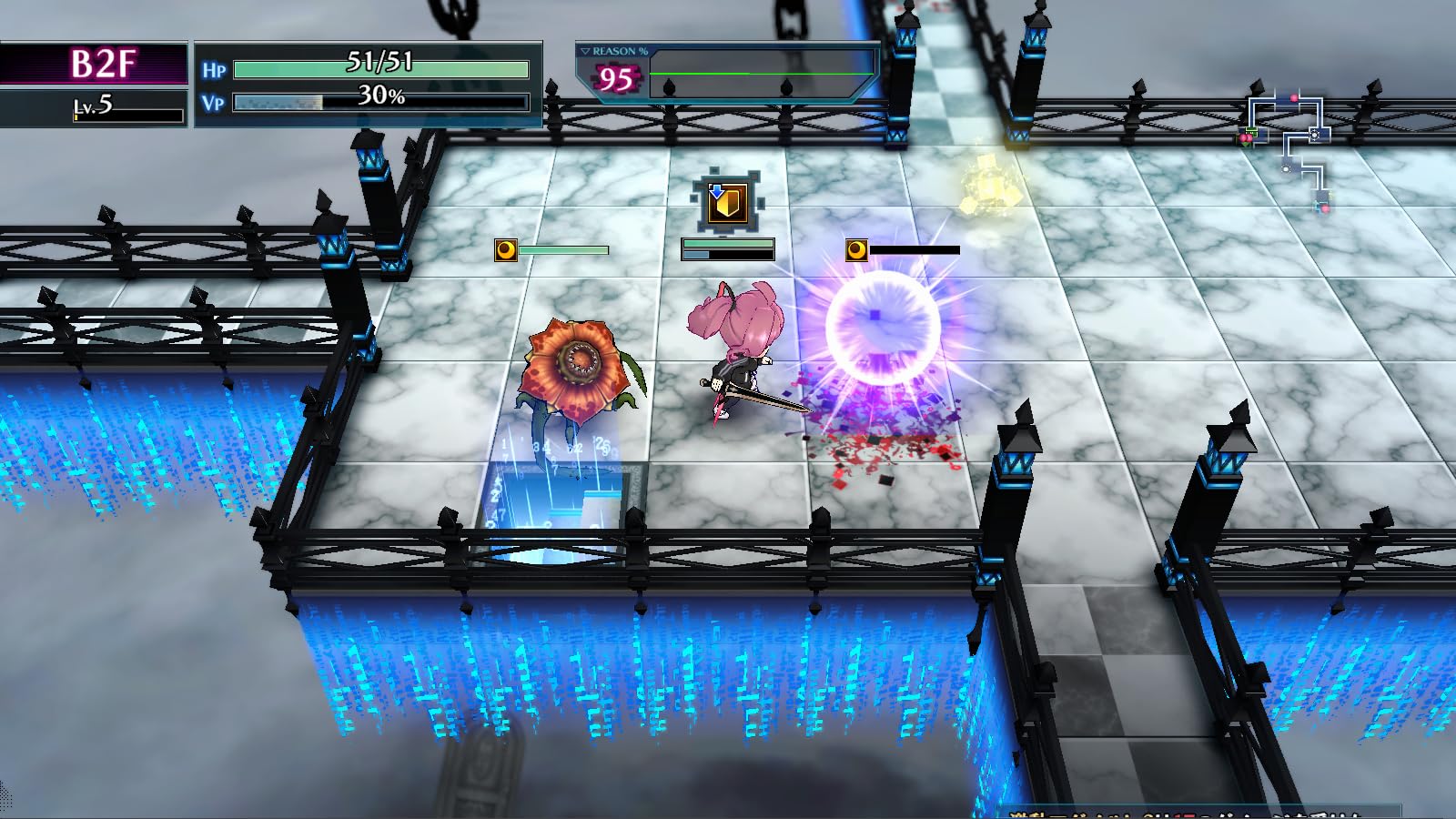The width and height of the screenshot is (1456, 819).
Task: Click the 95 REASON percentage value
Action: (x=614, y=77)
